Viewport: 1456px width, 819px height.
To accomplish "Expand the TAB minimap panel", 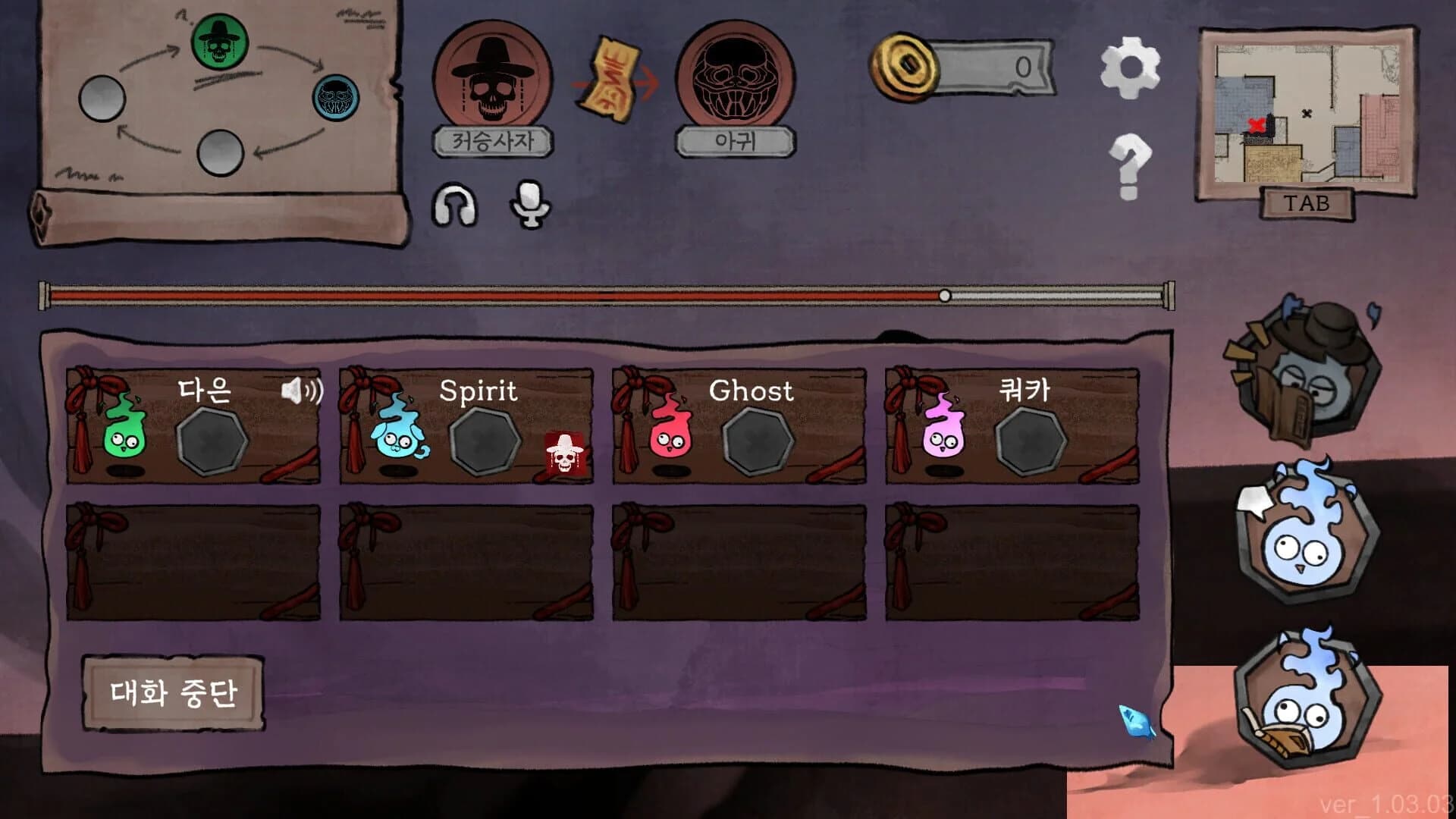I will 1309,203.
